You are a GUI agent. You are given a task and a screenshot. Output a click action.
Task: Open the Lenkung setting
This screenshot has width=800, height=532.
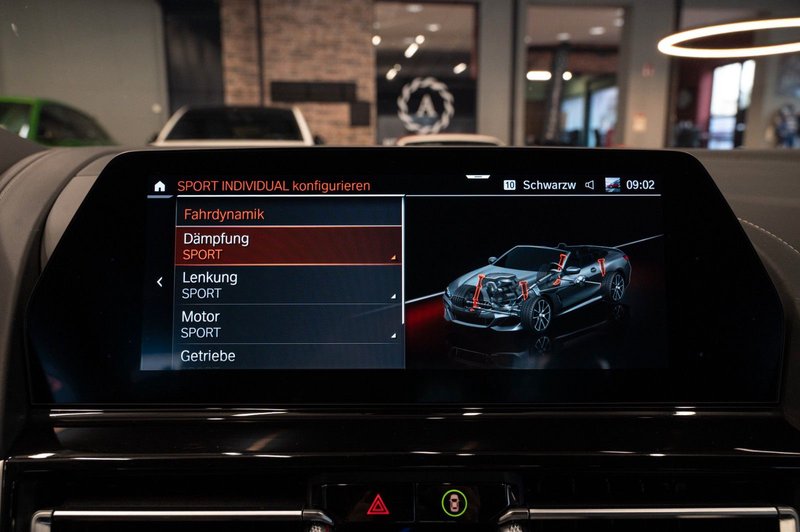(x=288, y=284)
